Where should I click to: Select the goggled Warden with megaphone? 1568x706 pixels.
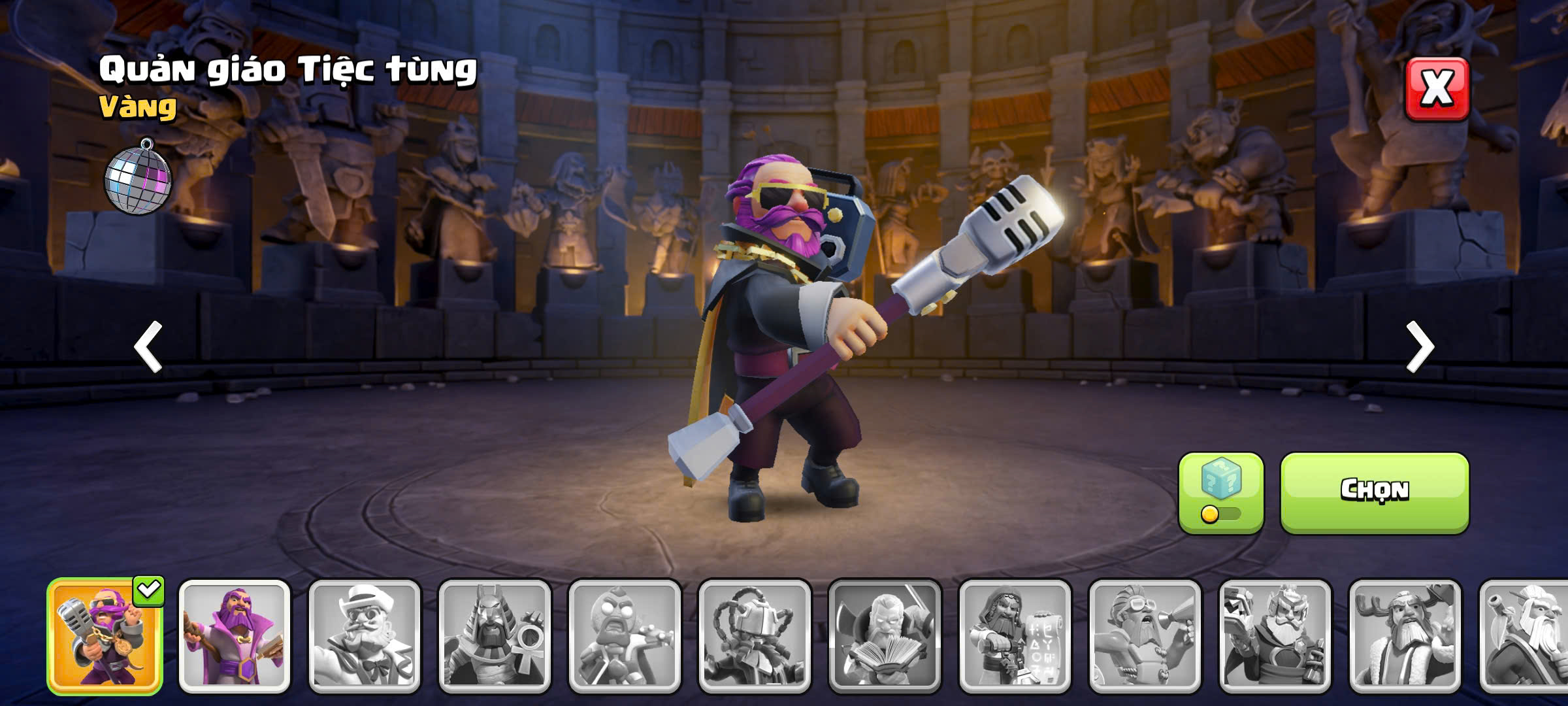(1145, 636)
